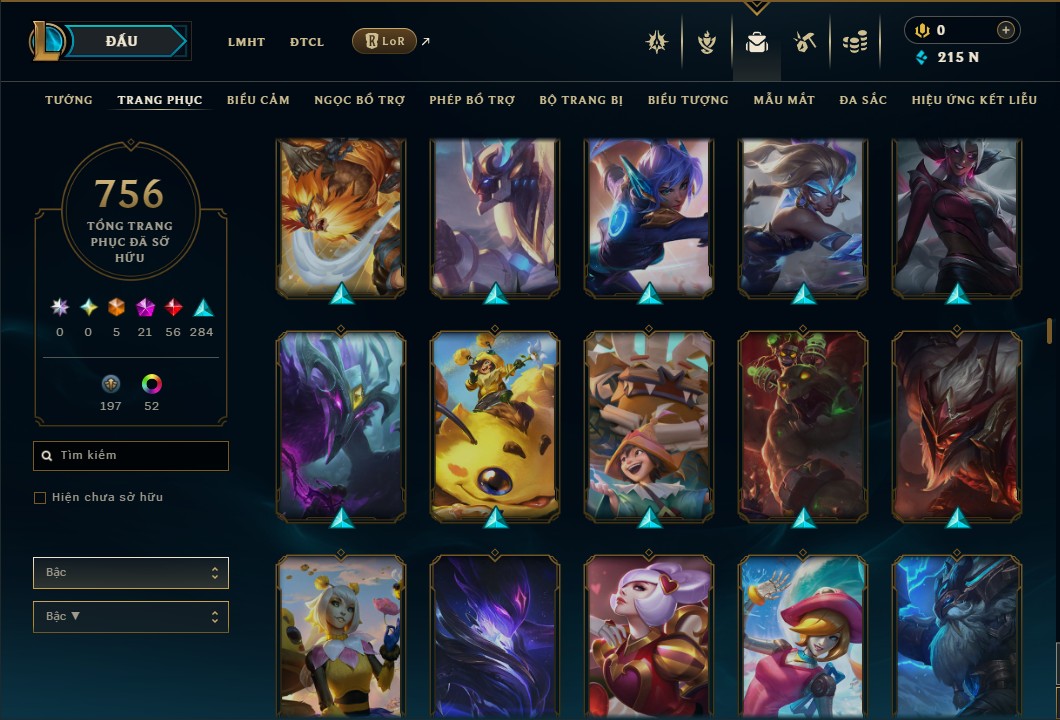Click the ĐẤU play button

click(x=122, y=41)
